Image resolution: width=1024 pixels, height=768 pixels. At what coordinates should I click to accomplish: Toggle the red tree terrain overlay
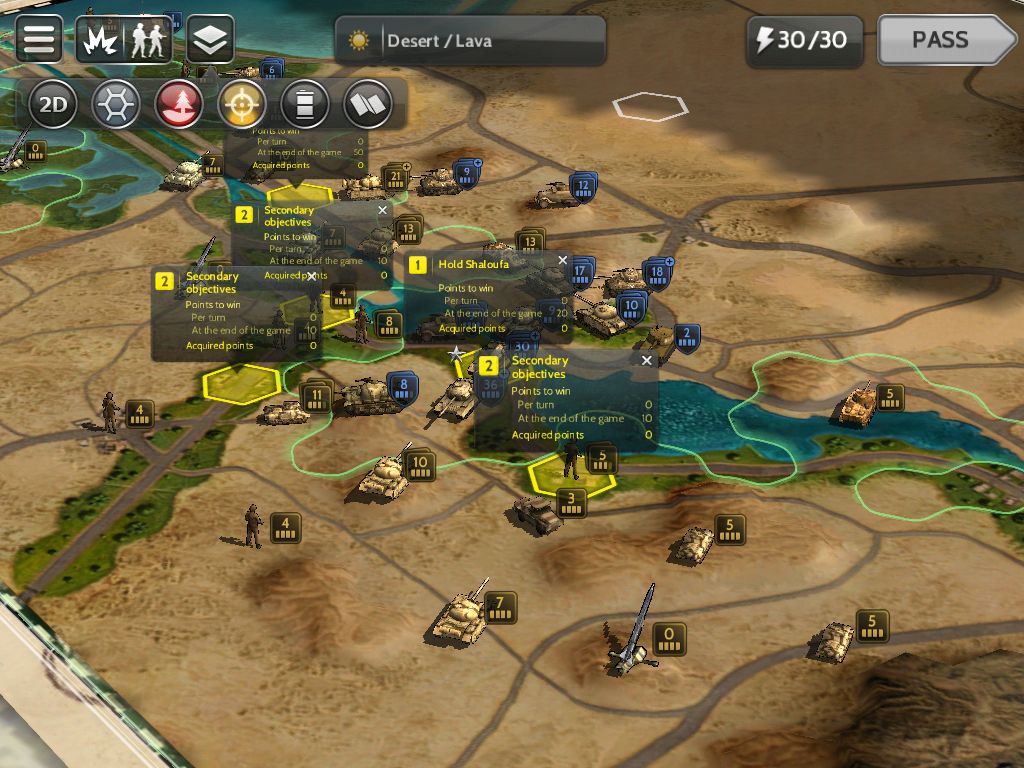(x=179, y=104)
